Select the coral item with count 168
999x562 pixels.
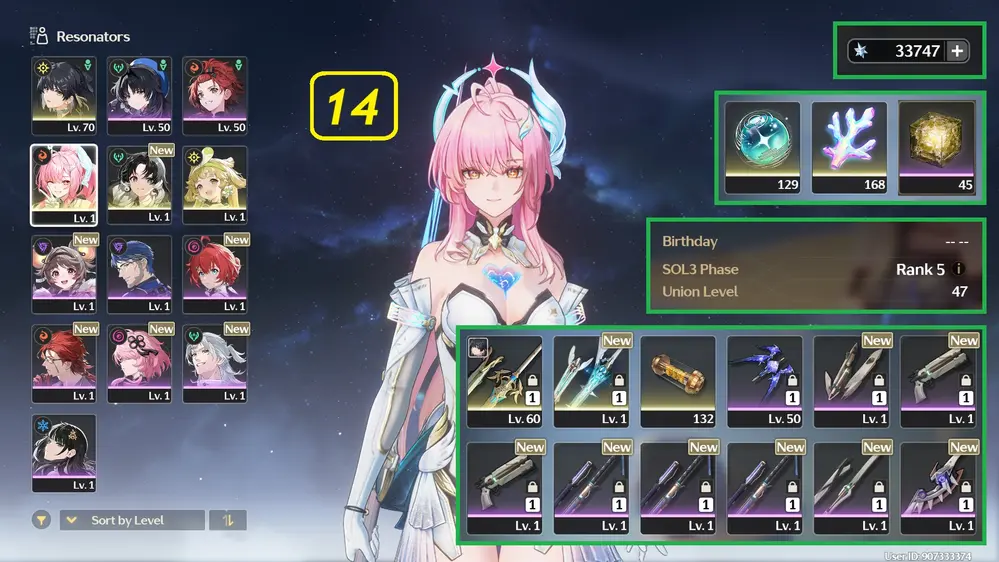(849, 147)
